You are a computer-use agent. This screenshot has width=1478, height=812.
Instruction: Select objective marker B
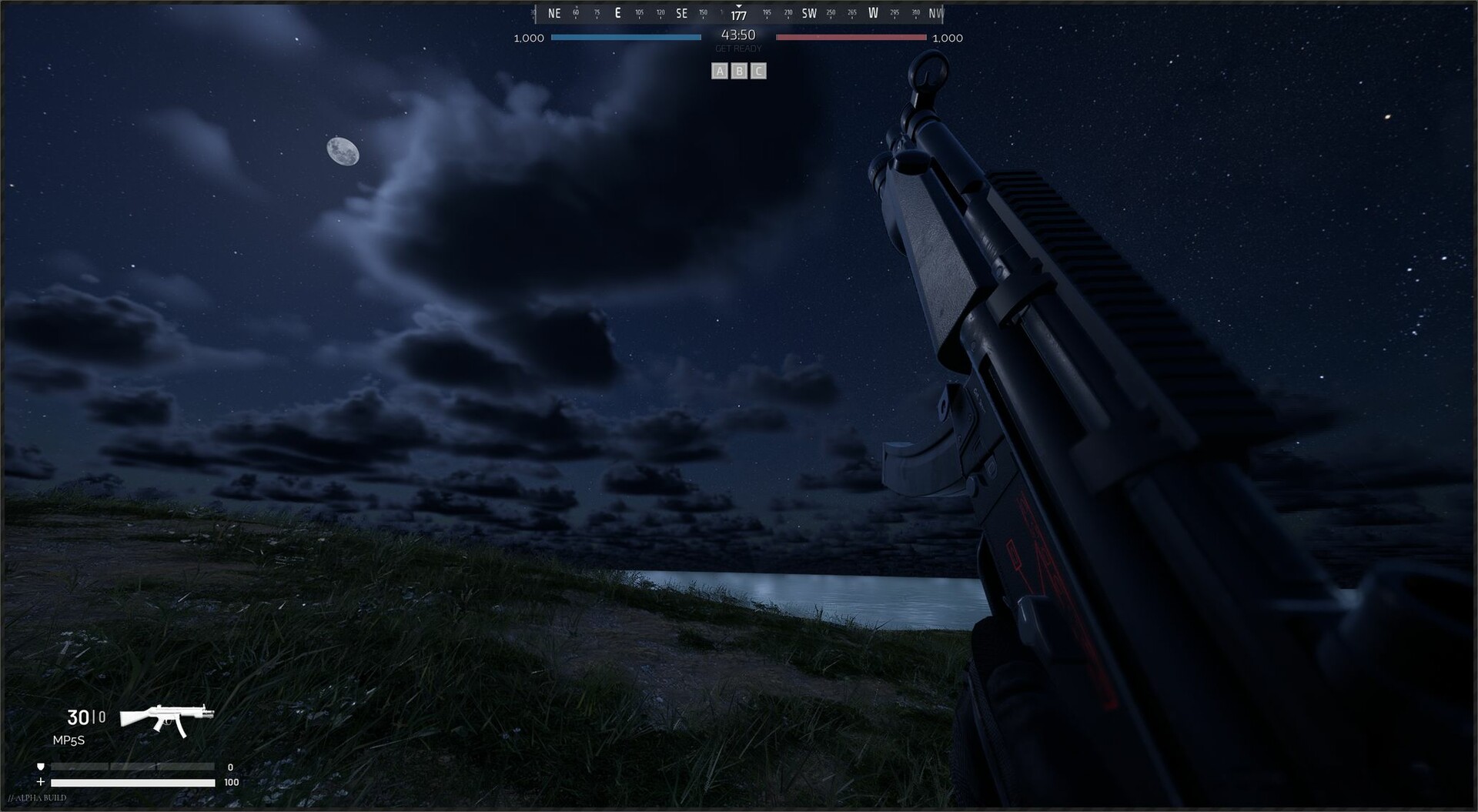(x=740, y=71)
